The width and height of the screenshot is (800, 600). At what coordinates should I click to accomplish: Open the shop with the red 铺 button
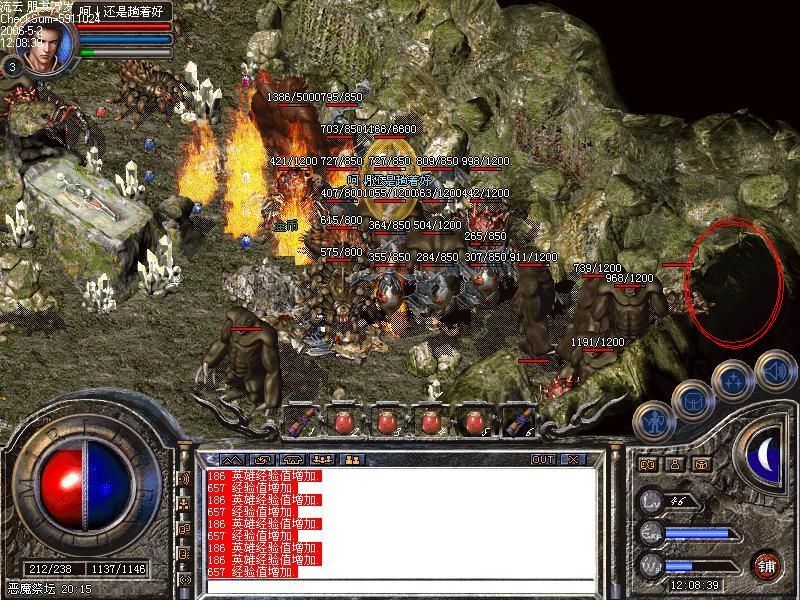pyautogui.click(x=767, y=565)
